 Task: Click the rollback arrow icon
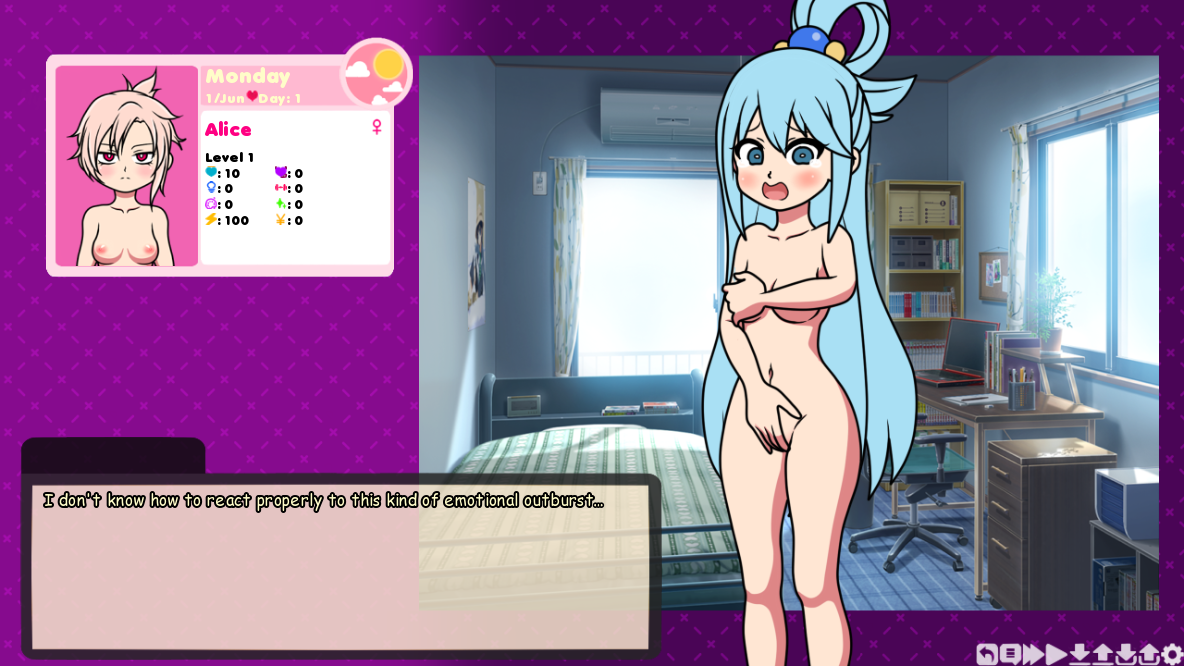coord(986,654)
